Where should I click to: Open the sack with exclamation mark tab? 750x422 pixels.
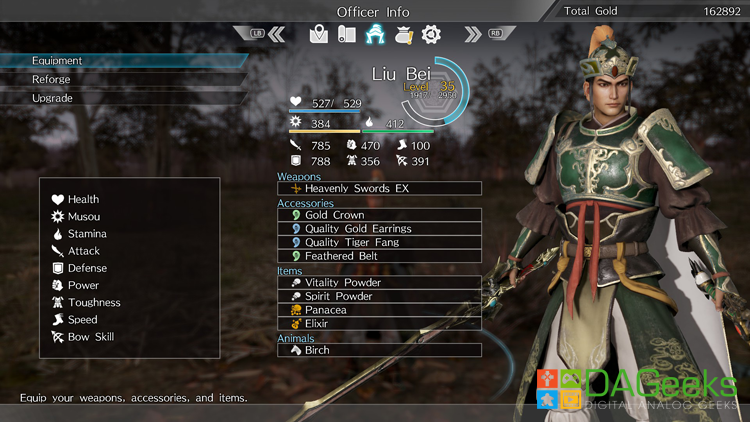point(403,35)
